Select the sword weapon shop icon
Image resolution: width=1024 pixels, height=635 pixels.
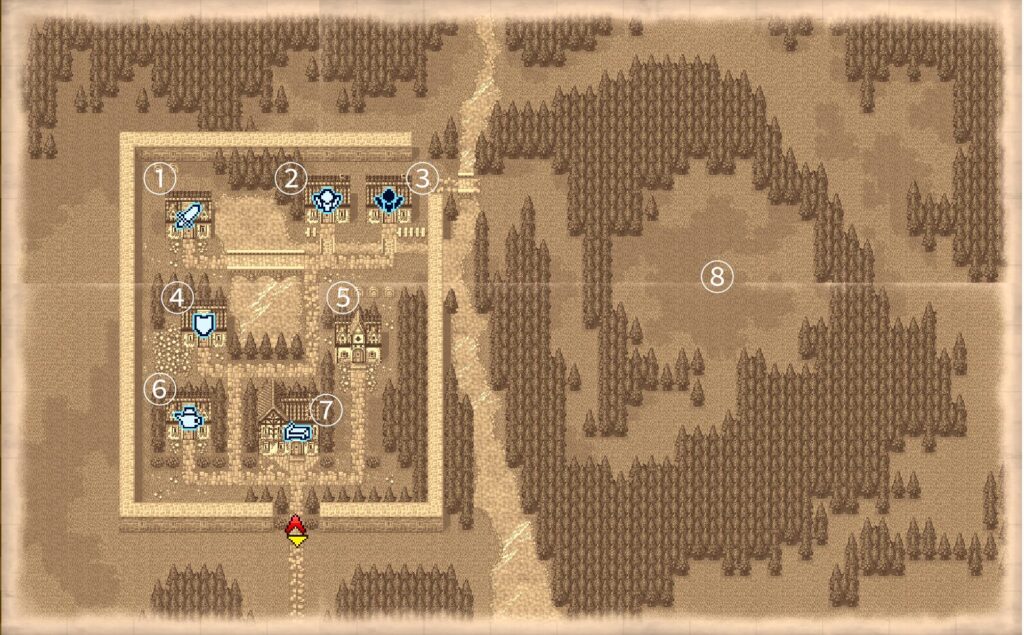click(188, 214)
